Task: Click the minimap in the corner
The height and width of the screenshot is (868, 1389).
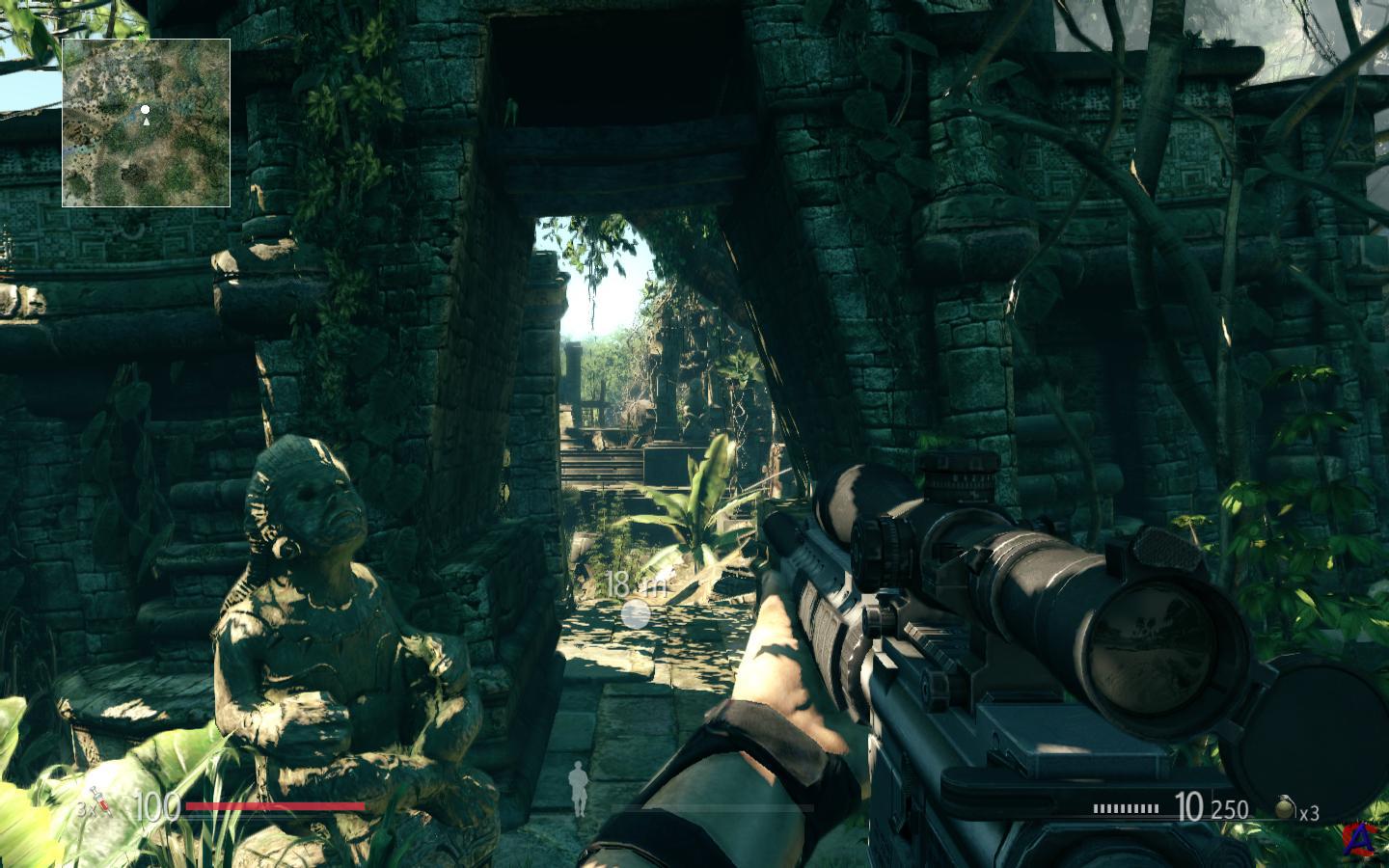Action: pos(146,122)
